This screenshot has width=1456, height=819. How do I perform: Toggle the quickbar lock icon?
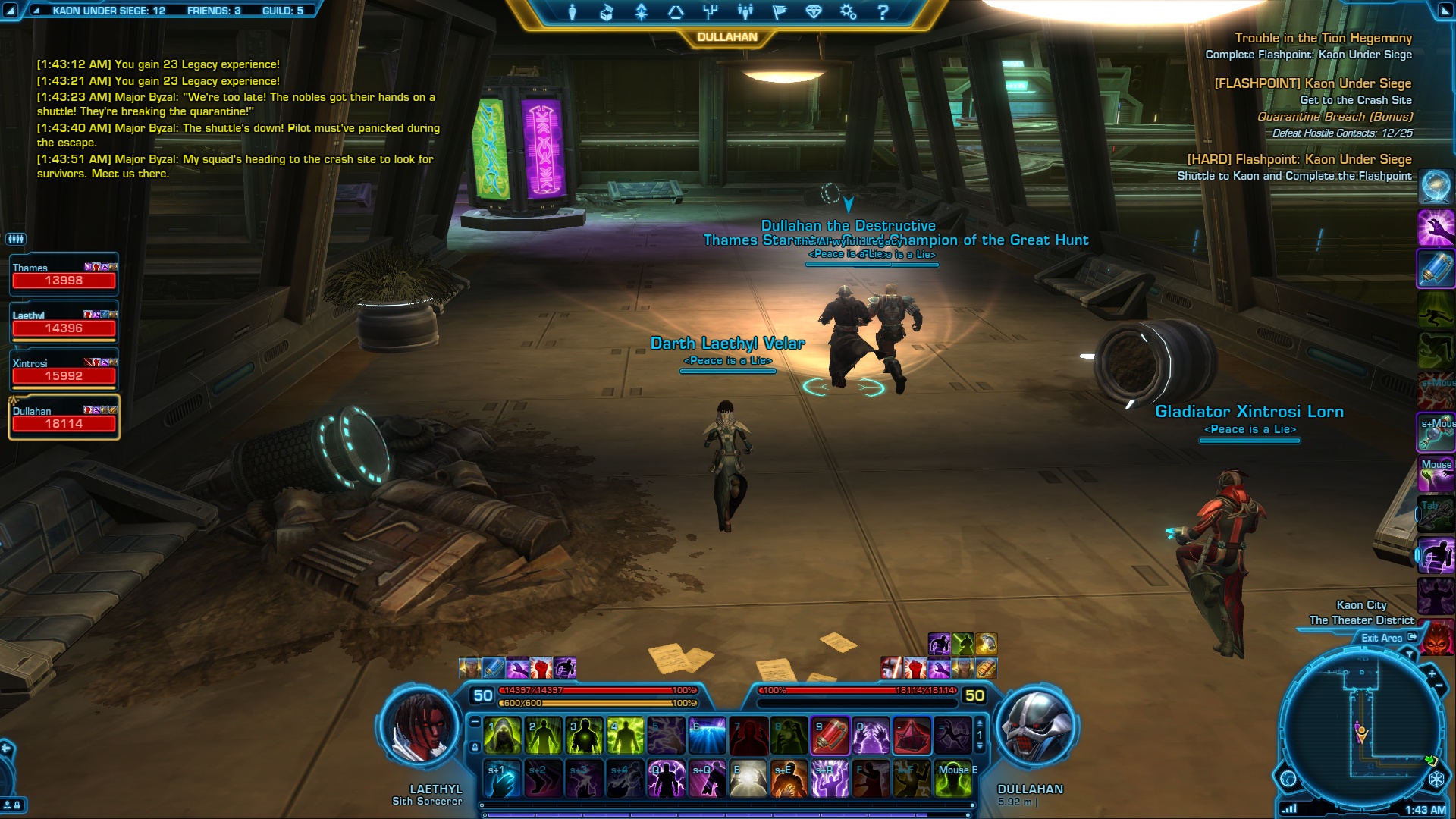(475, 747)
